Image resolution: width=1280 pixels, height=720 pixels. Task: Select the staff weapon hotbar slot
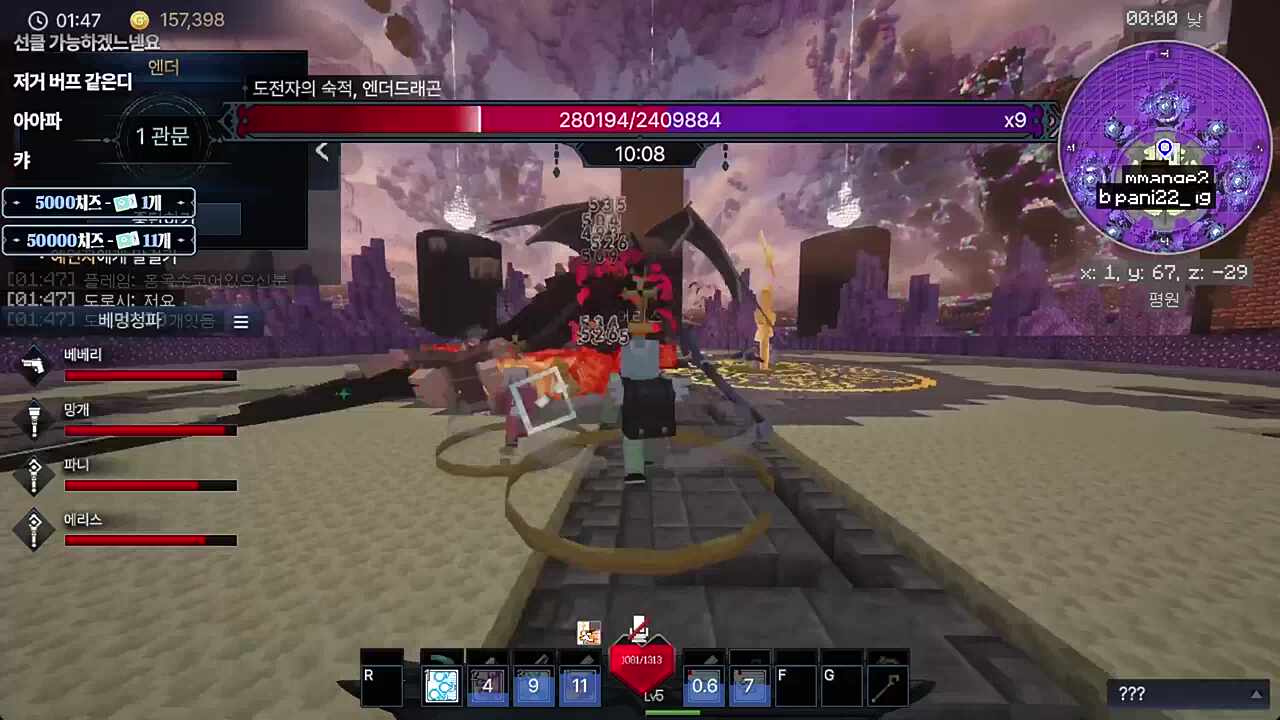pos(887,685)
